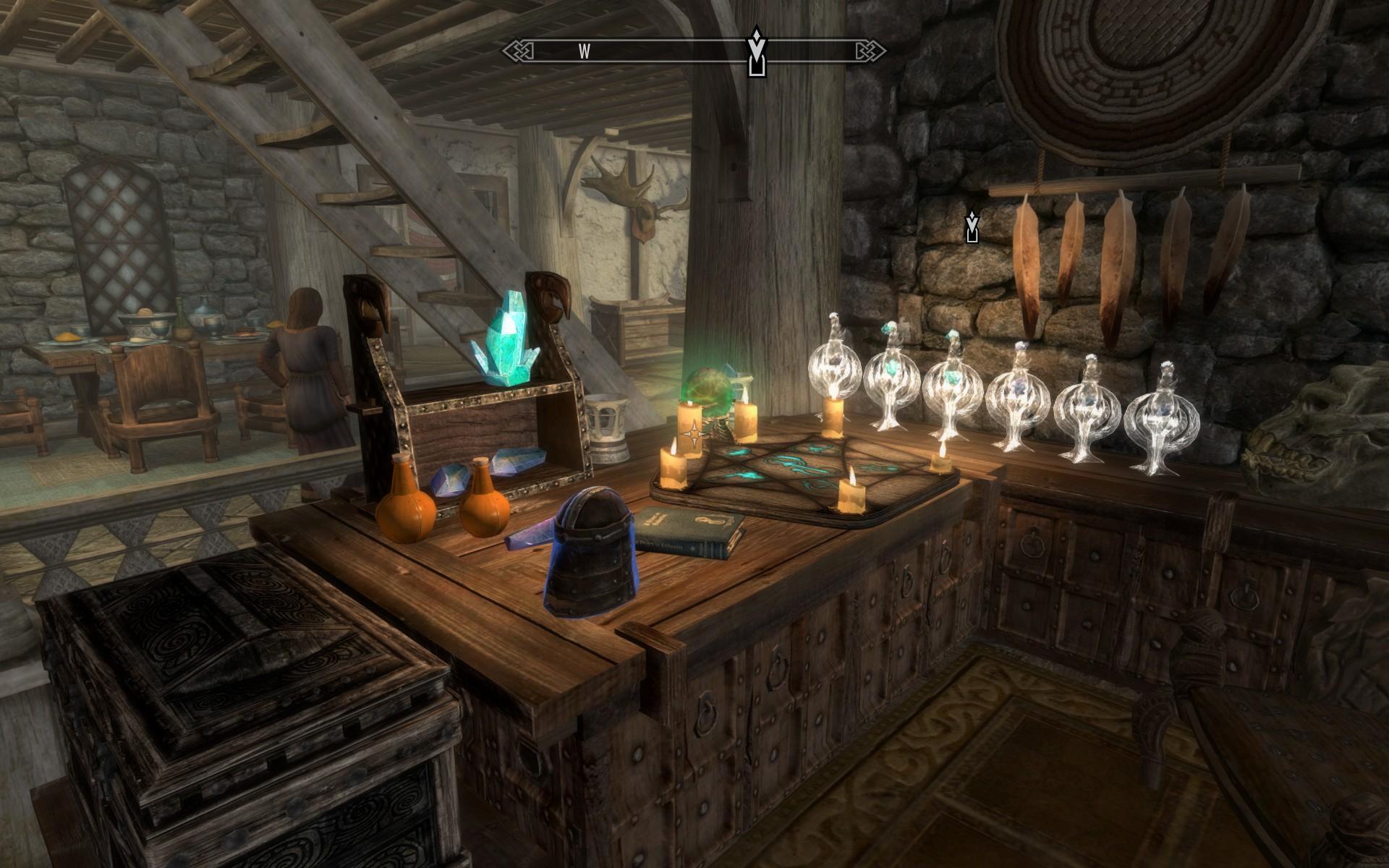Click the quest marker on the compass bar
The width and height of the screenshot is (1389, 868).
click(756, 52)
